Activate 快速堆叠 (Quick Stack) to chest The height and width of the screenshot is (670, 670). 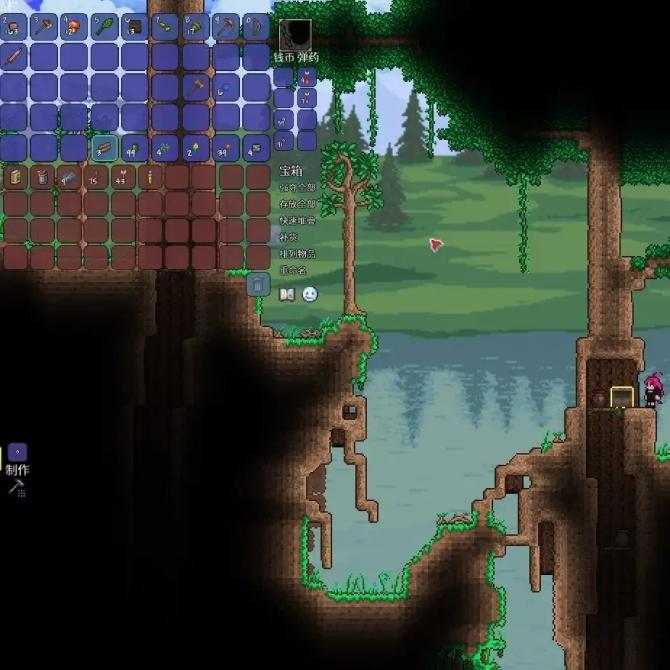click(x=297, y=221)
